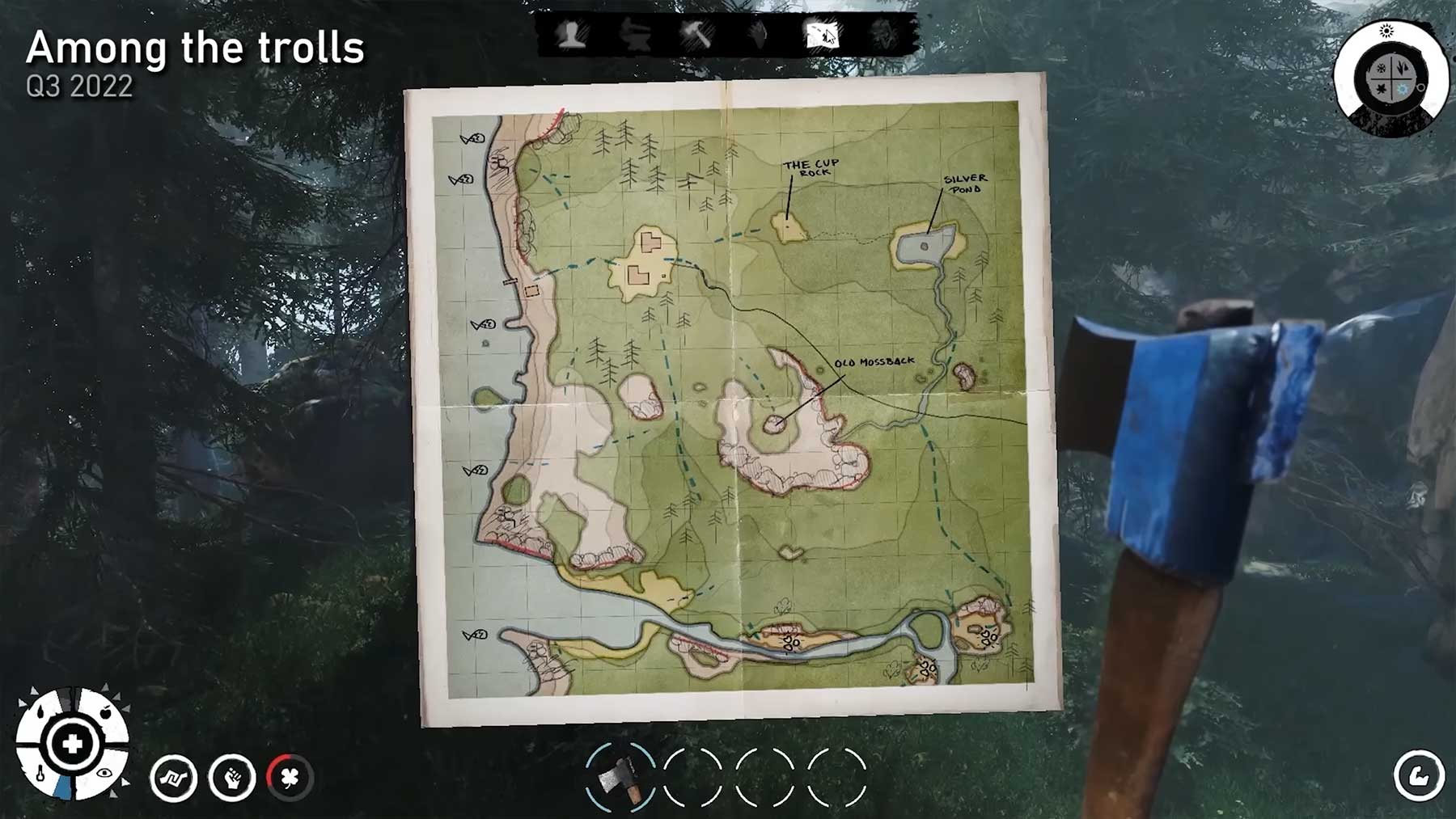Click the zigzag rune status icon
The height and width of the screenshot is (819, 1456).
(173, 779)
